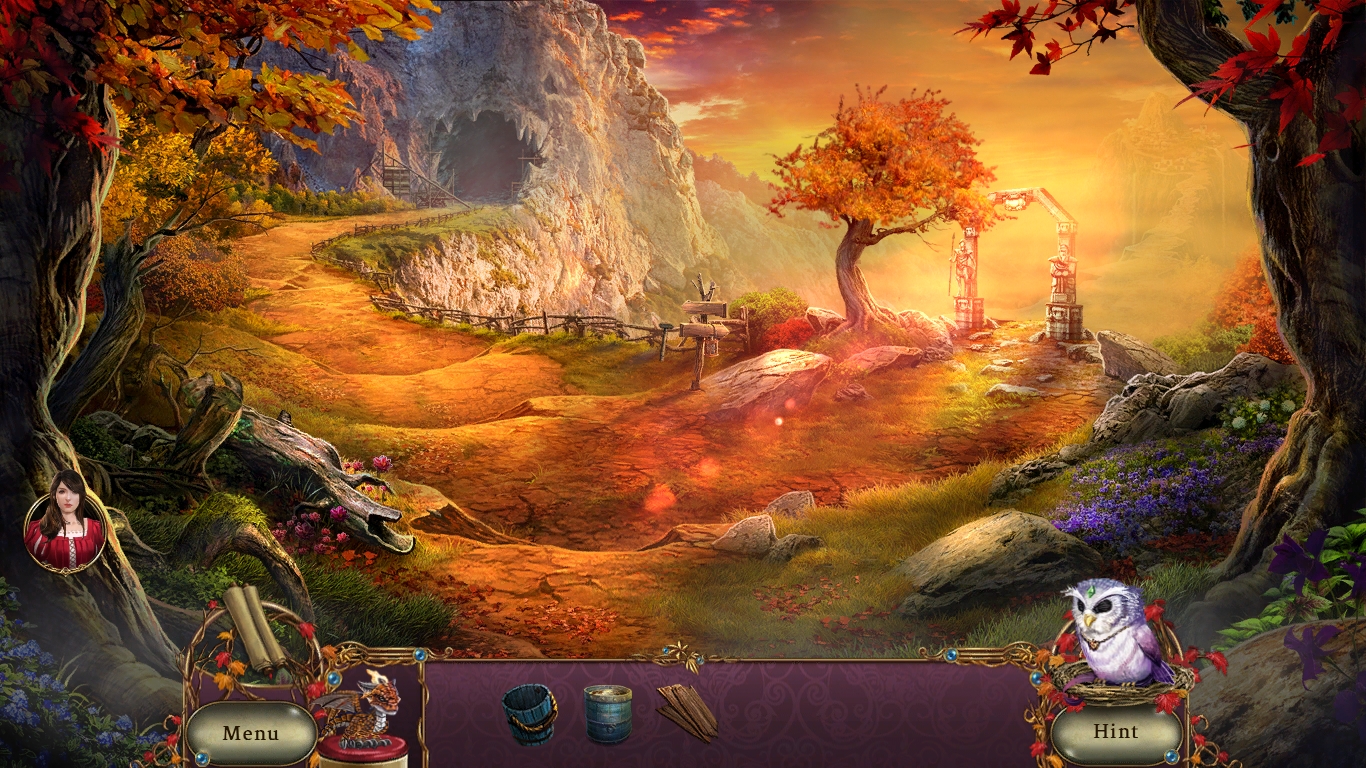Click the scaffolding near the cave entrance
This screenshot has height=768, width=1366.
400,180
